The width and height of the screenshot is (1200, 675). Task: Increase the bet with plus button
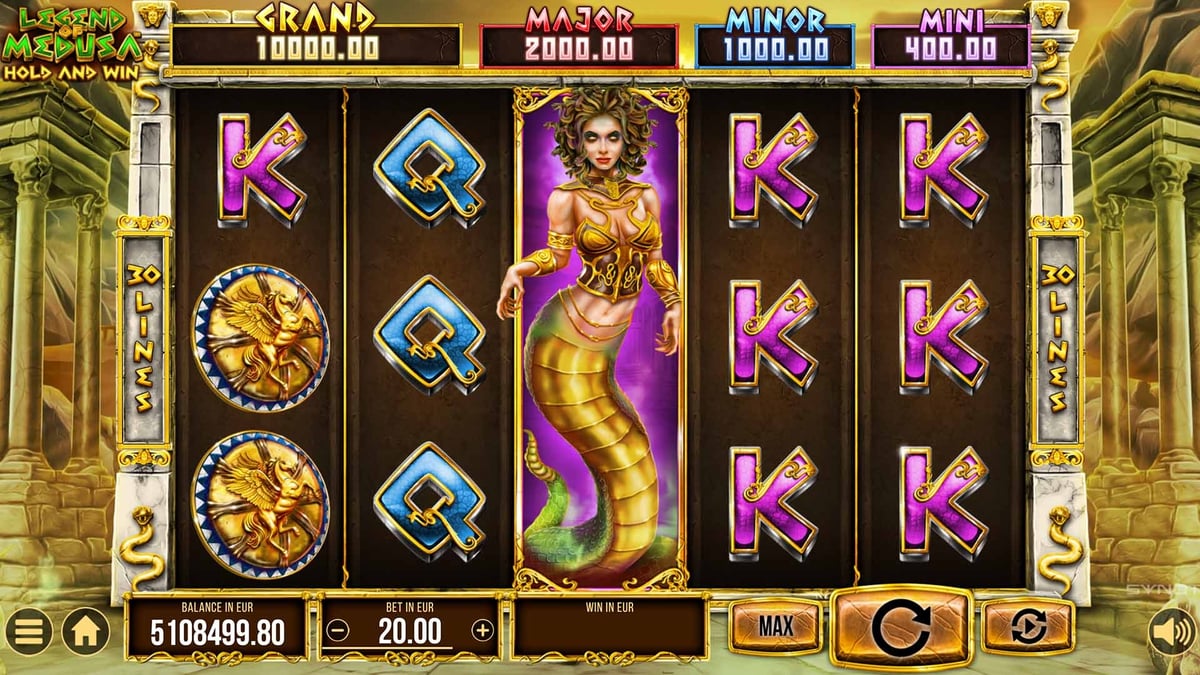(483, 630)
